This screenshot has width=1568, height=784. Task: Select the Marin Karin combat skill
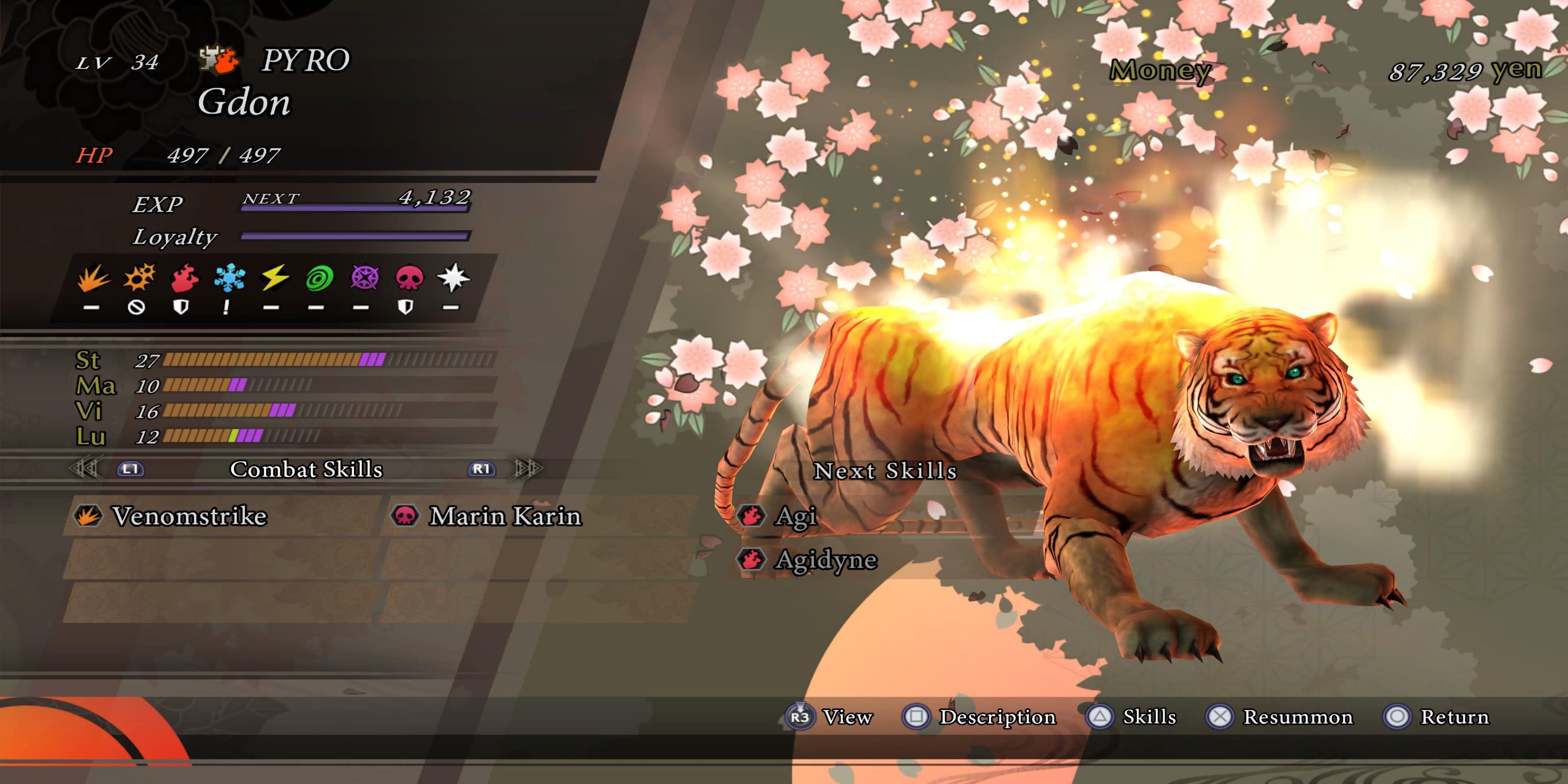pyautogui.click(x=505, y=516)
